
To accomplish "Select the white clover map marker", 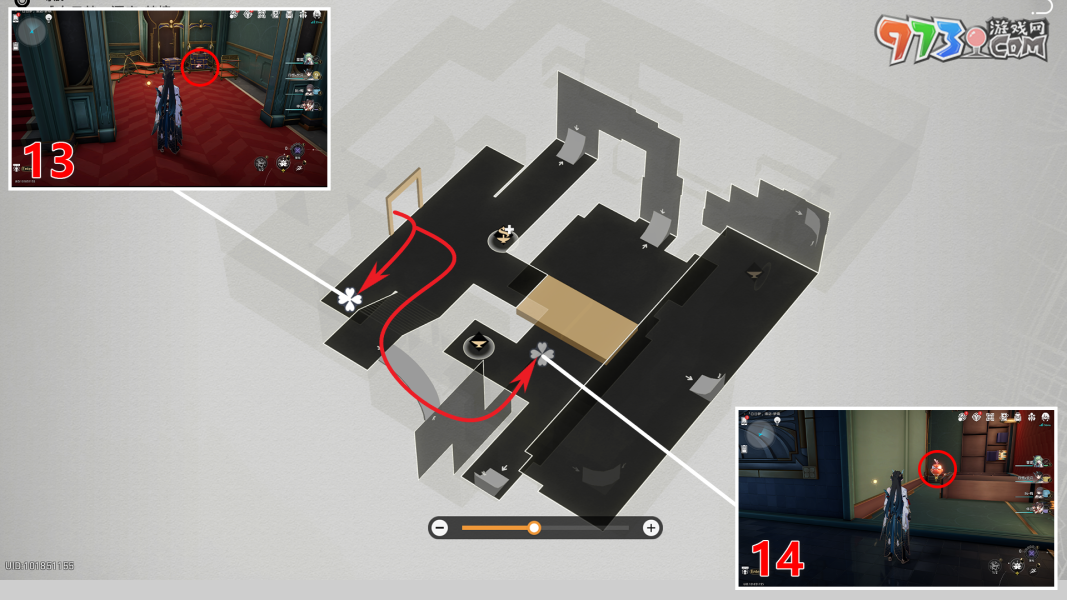I will pos(349,298).
